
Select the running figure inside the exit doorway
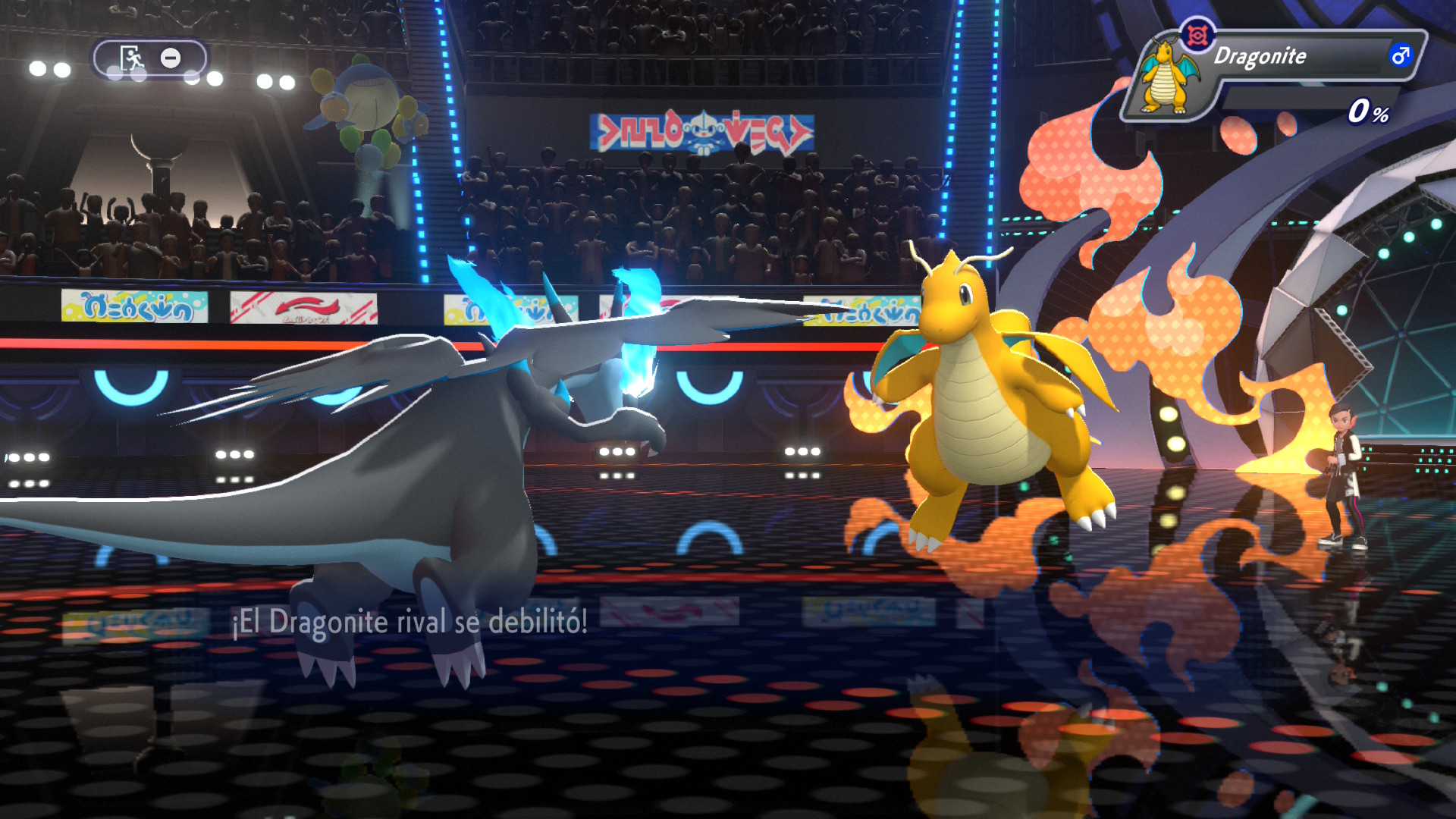click(133, 59)
